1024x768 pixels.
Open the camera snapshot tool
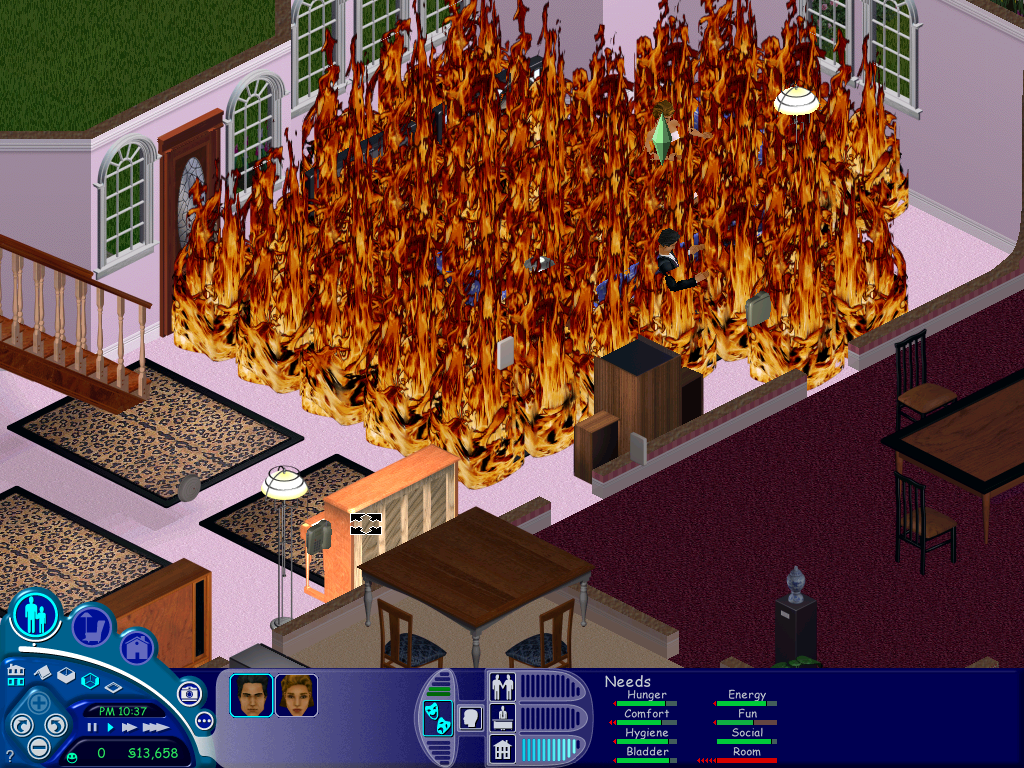pyautogui.click(x=189, y=693)
